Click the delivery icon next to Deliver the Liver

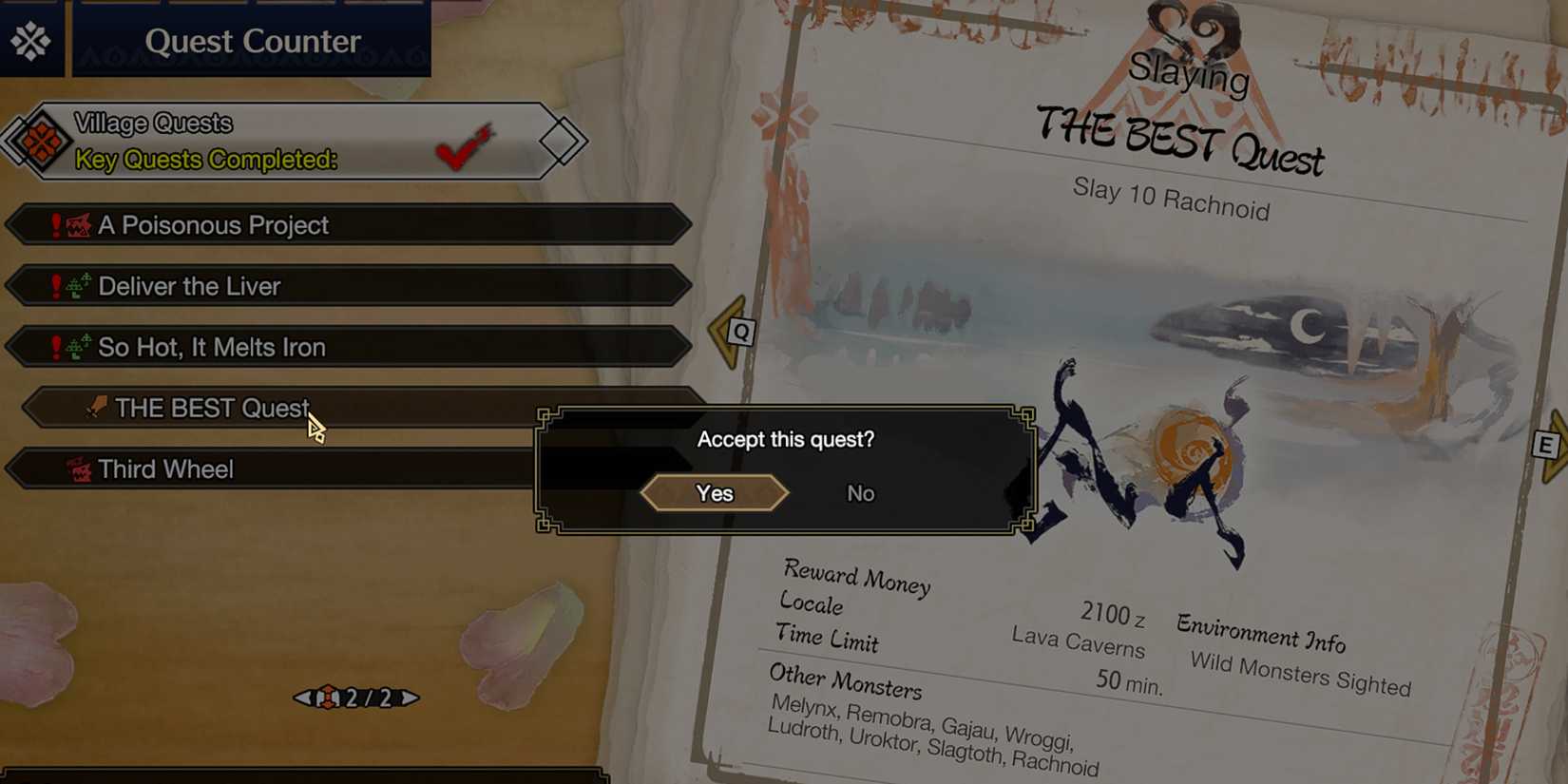point(76,286)
